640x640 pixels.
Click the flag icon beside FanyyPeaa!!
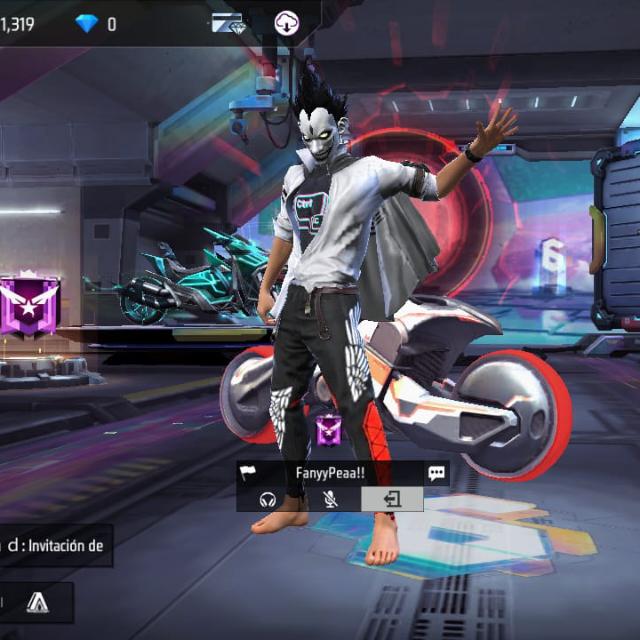click(x=249, y=473)
